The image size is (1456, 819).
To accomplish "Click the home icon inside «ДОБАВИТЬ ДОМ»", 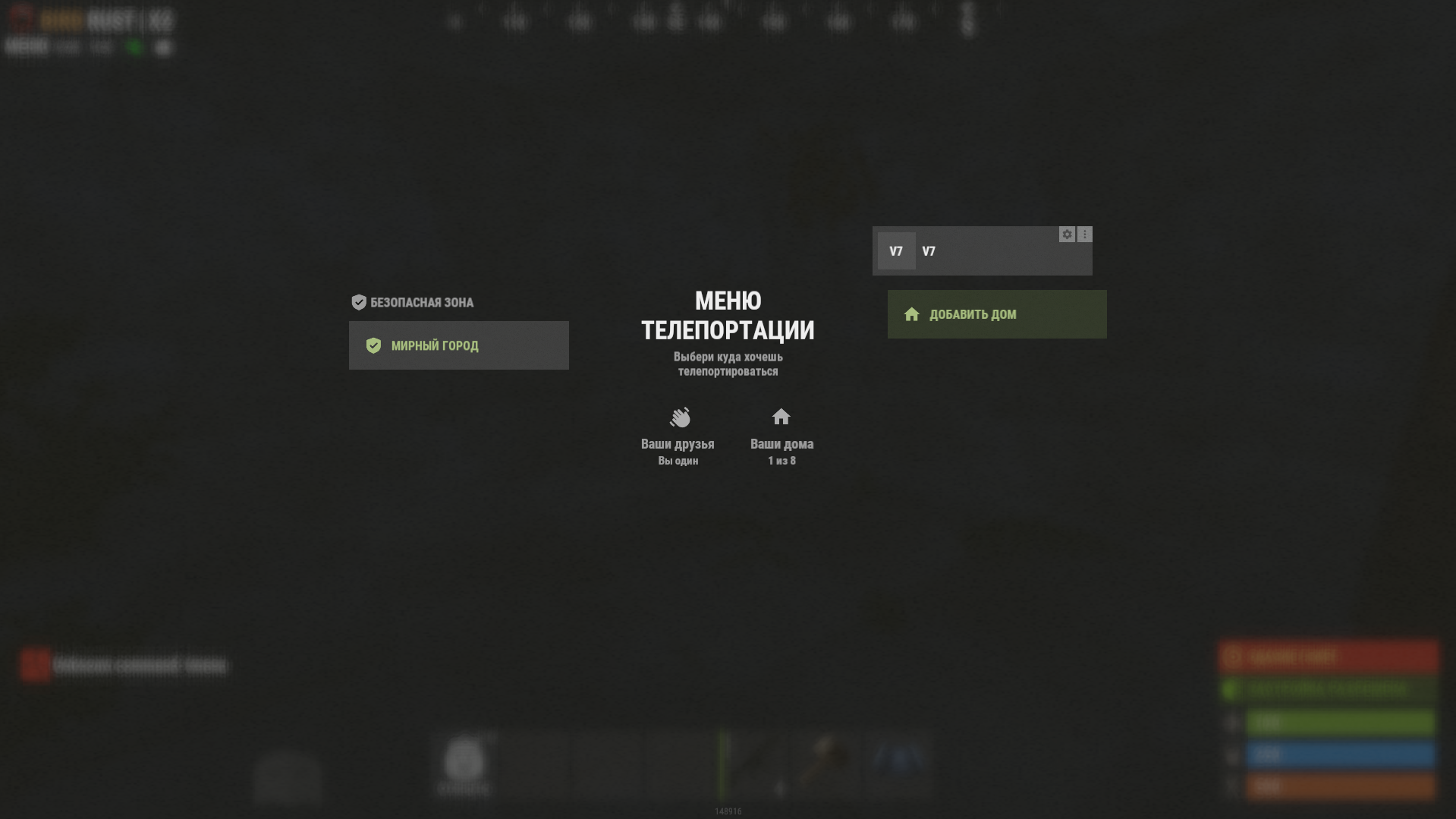I will pyautogui.click(x=911, y=313).
